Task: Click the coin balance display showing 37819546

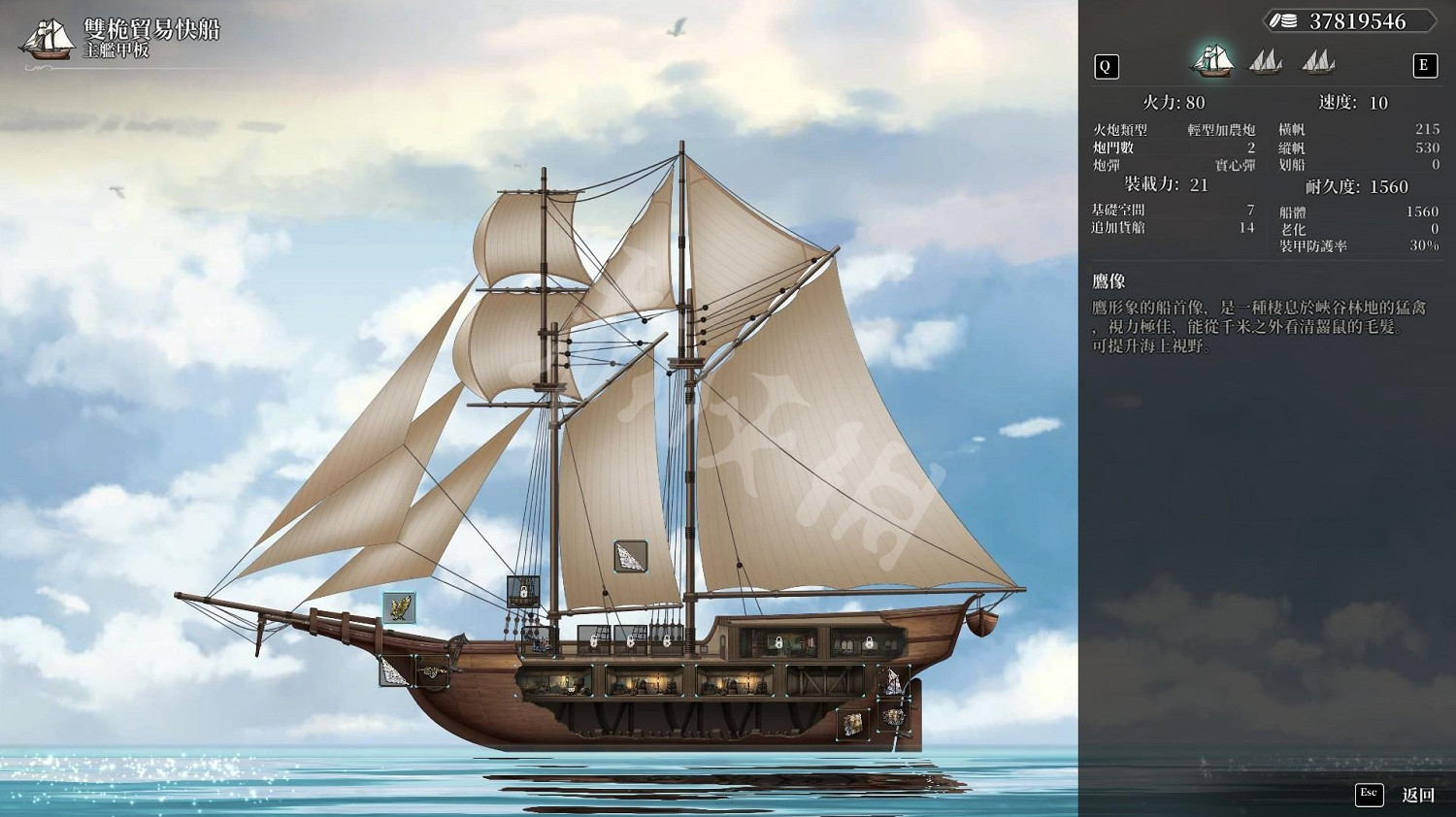Action: click(1348, 19)
